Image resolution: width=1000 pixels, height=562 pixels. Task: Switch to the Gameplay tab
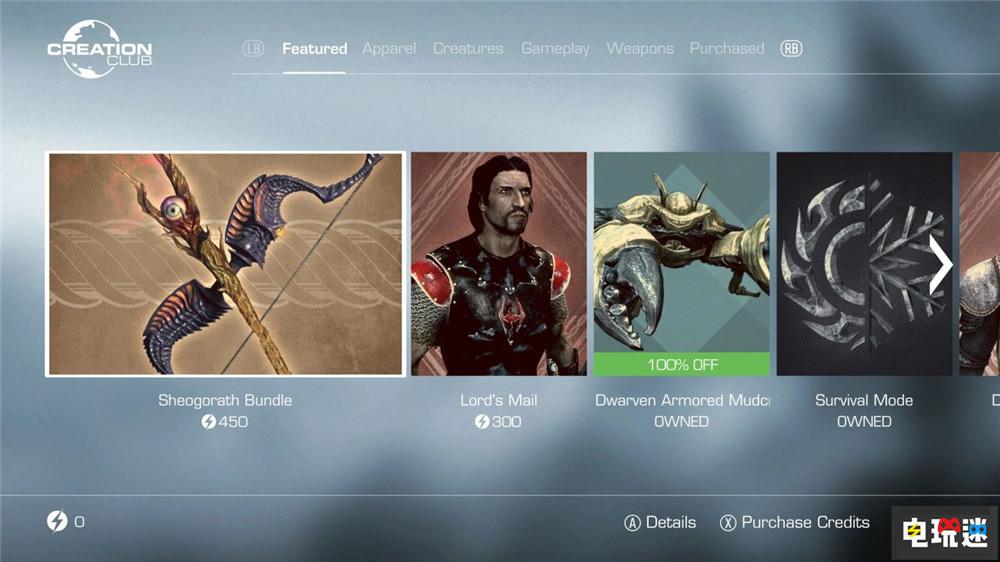tap(555, 48)
